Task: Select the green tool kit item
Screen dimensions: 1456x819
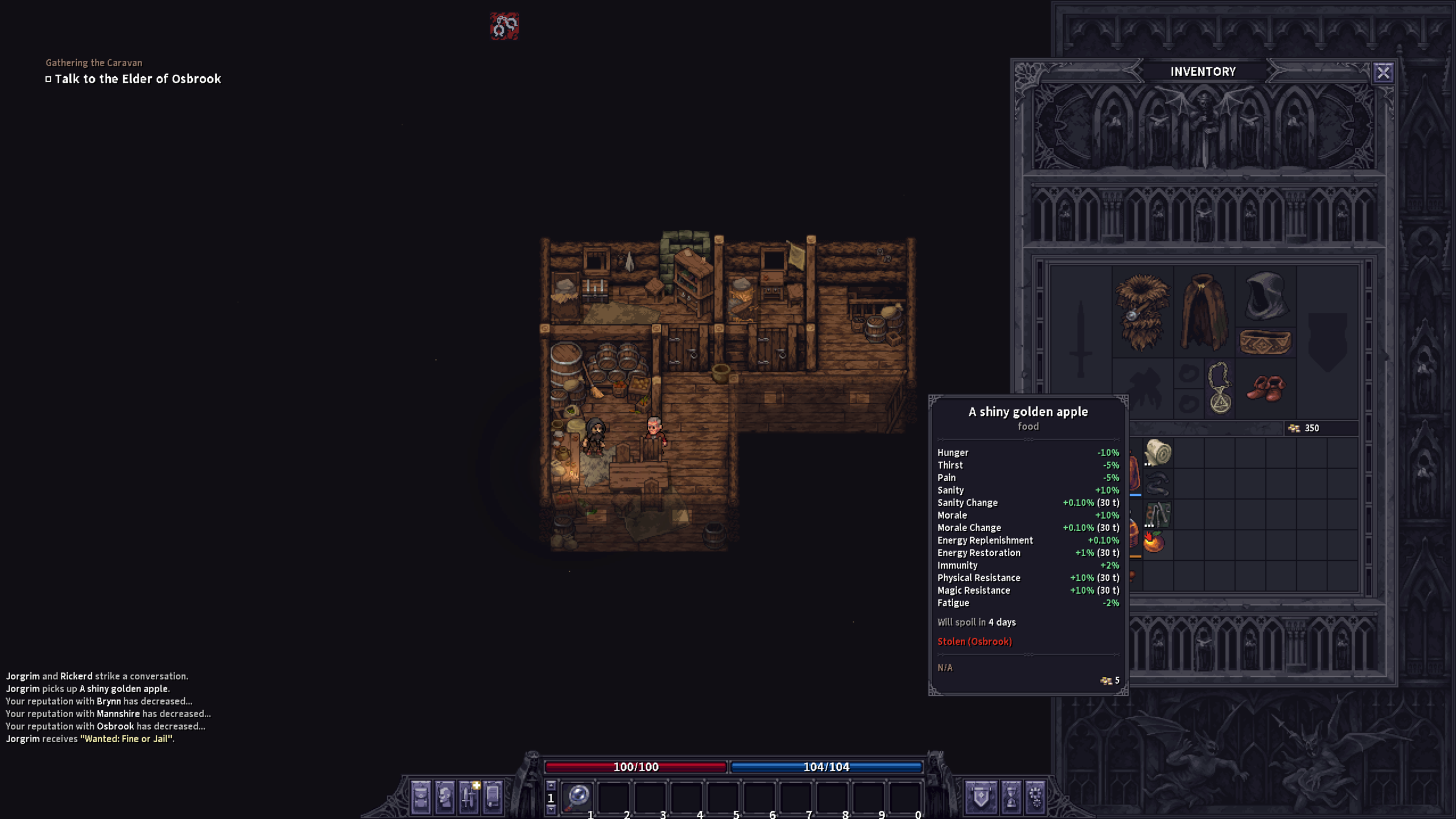Action: click(x=1157, y=515)
